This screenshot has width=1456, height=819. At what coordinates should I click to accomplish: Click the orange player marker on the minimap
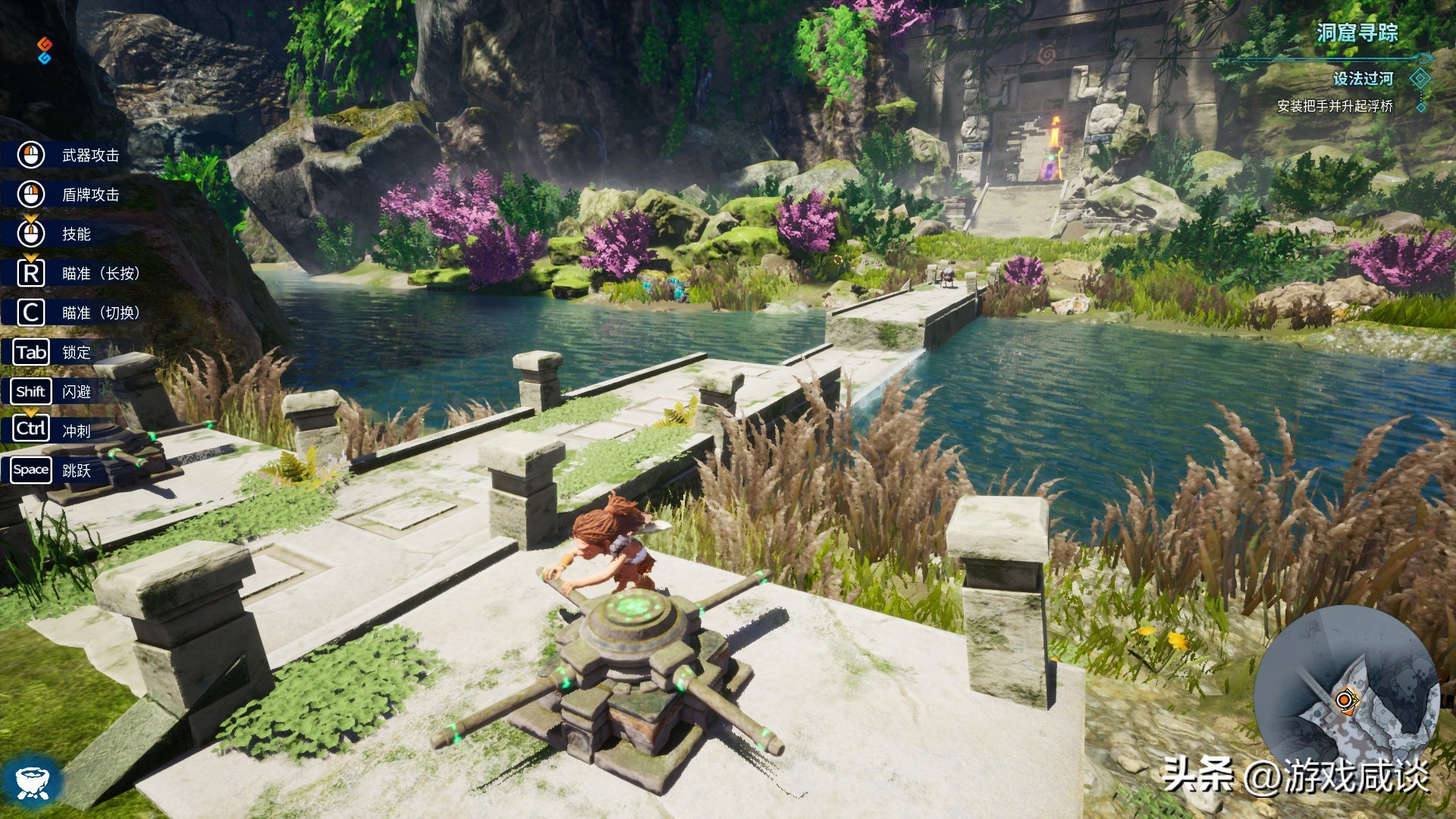click(1345, 699)
